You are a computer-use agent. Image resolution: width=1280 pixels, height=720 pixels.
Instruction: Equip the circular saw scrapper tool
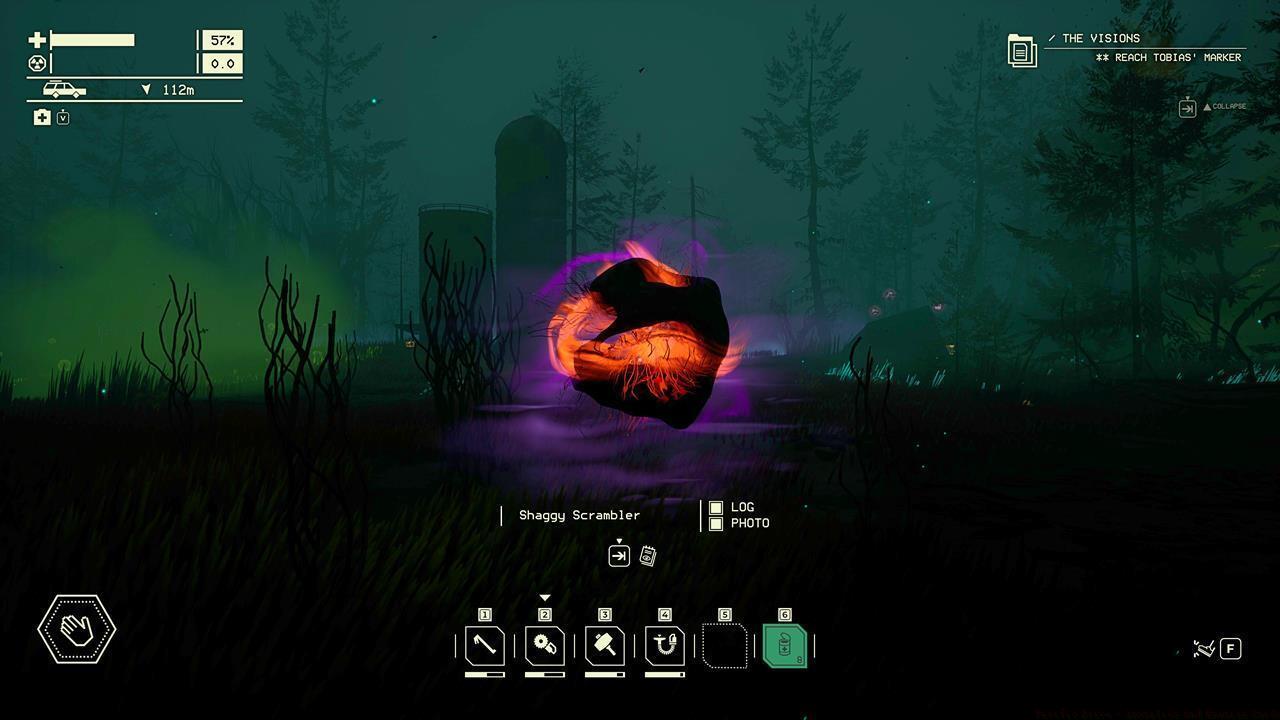[x=545, y=646]
